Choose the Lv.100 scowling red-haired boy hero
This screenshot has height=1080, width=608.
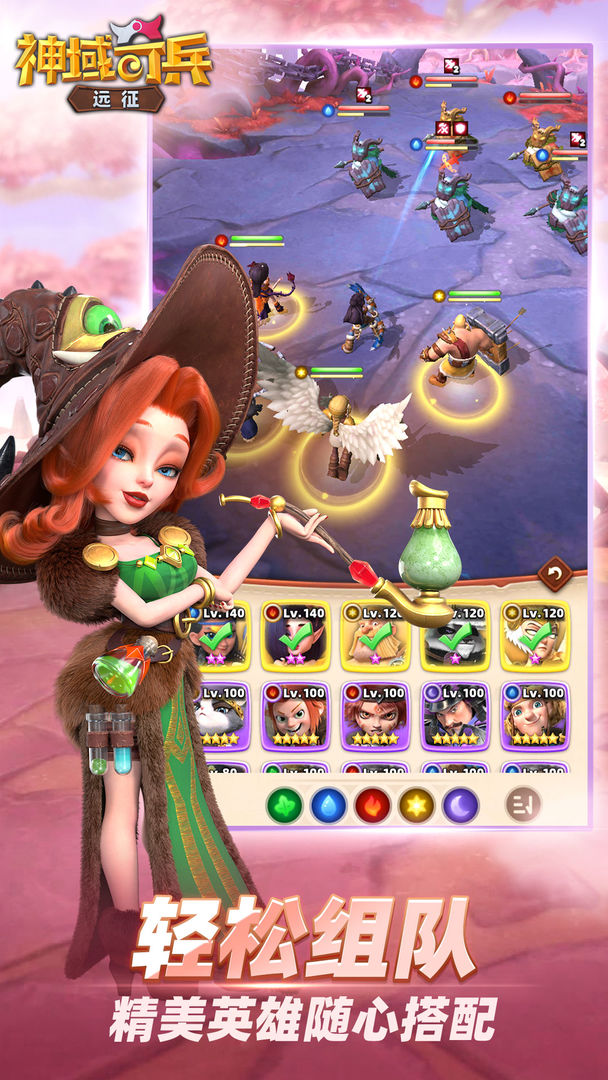(375, 716)
